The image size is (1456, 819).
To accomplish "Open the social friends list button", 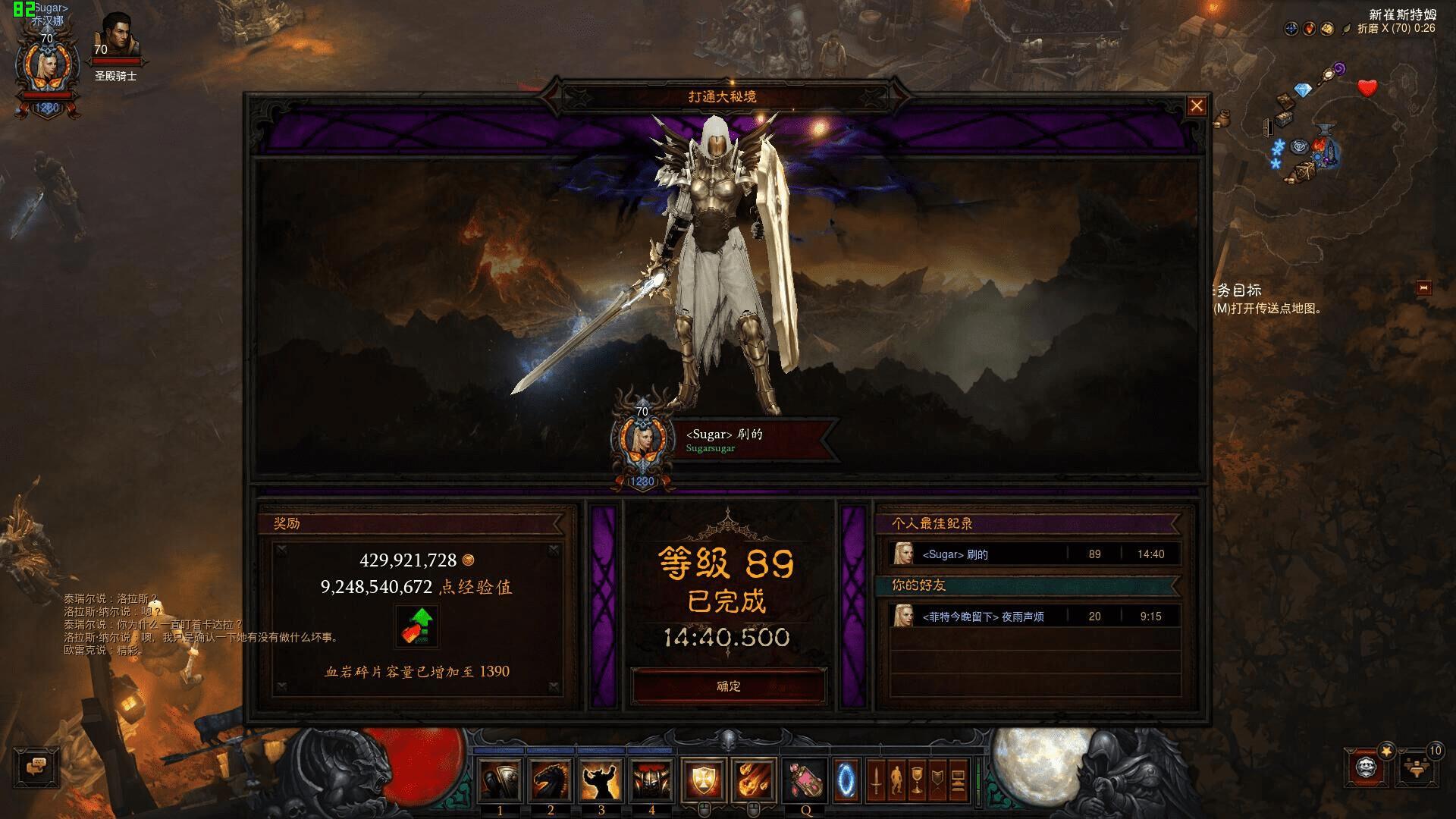I will click(x=1415, y=767).
